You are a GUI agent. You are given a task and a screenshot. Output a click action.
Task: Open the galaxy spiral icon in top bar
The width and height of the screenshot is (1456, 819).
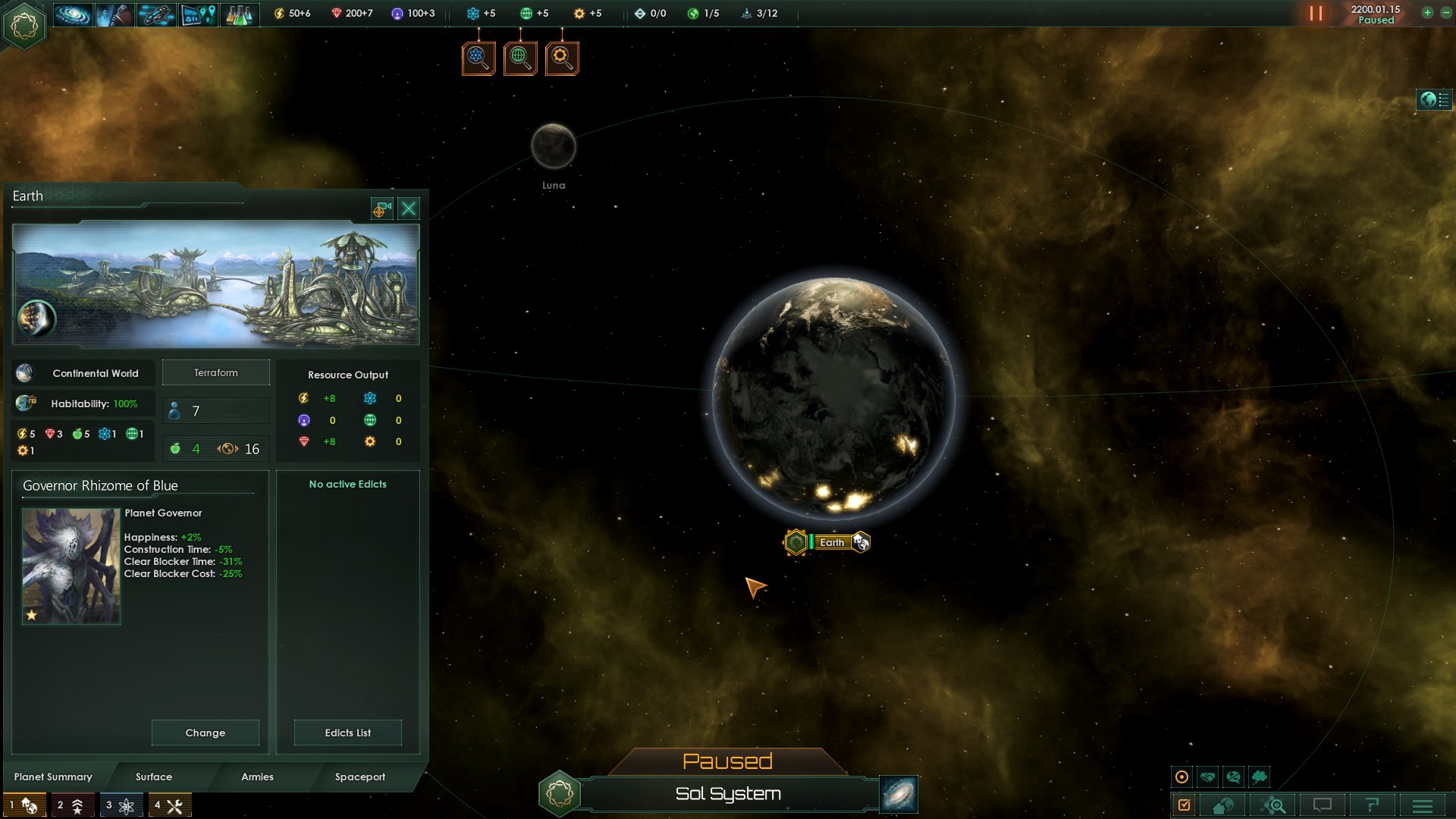(x=73, y=14)
